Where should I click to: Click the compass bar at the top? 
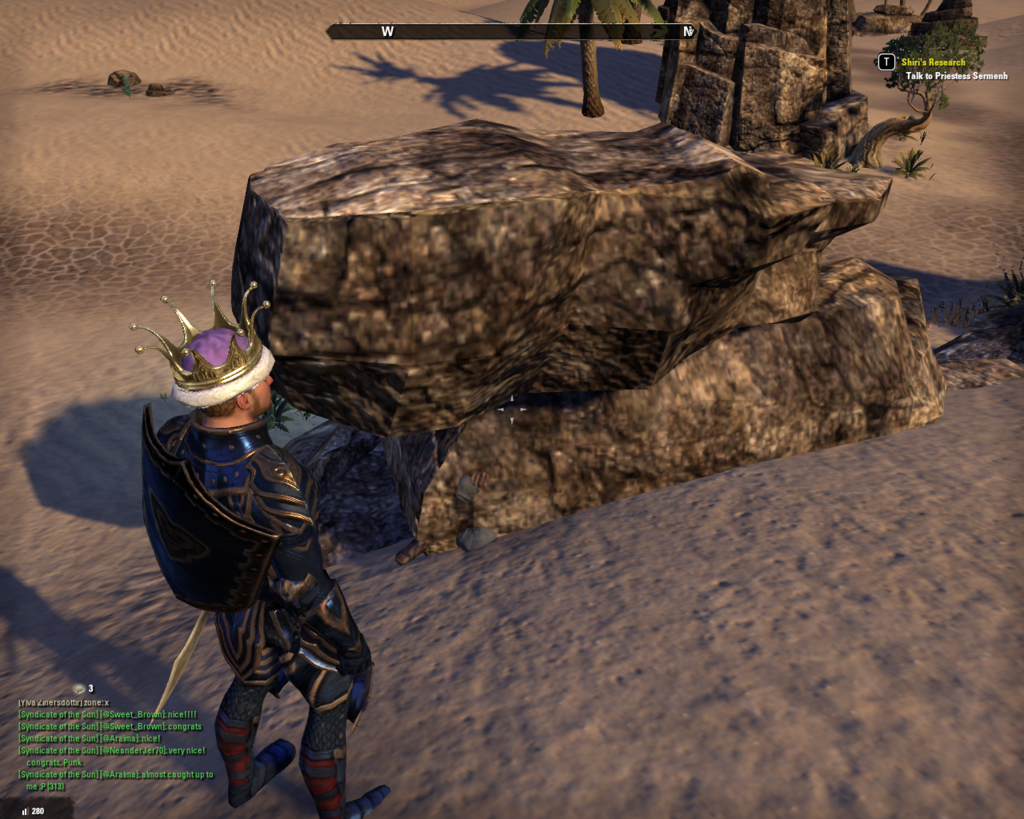coord(510,32)
